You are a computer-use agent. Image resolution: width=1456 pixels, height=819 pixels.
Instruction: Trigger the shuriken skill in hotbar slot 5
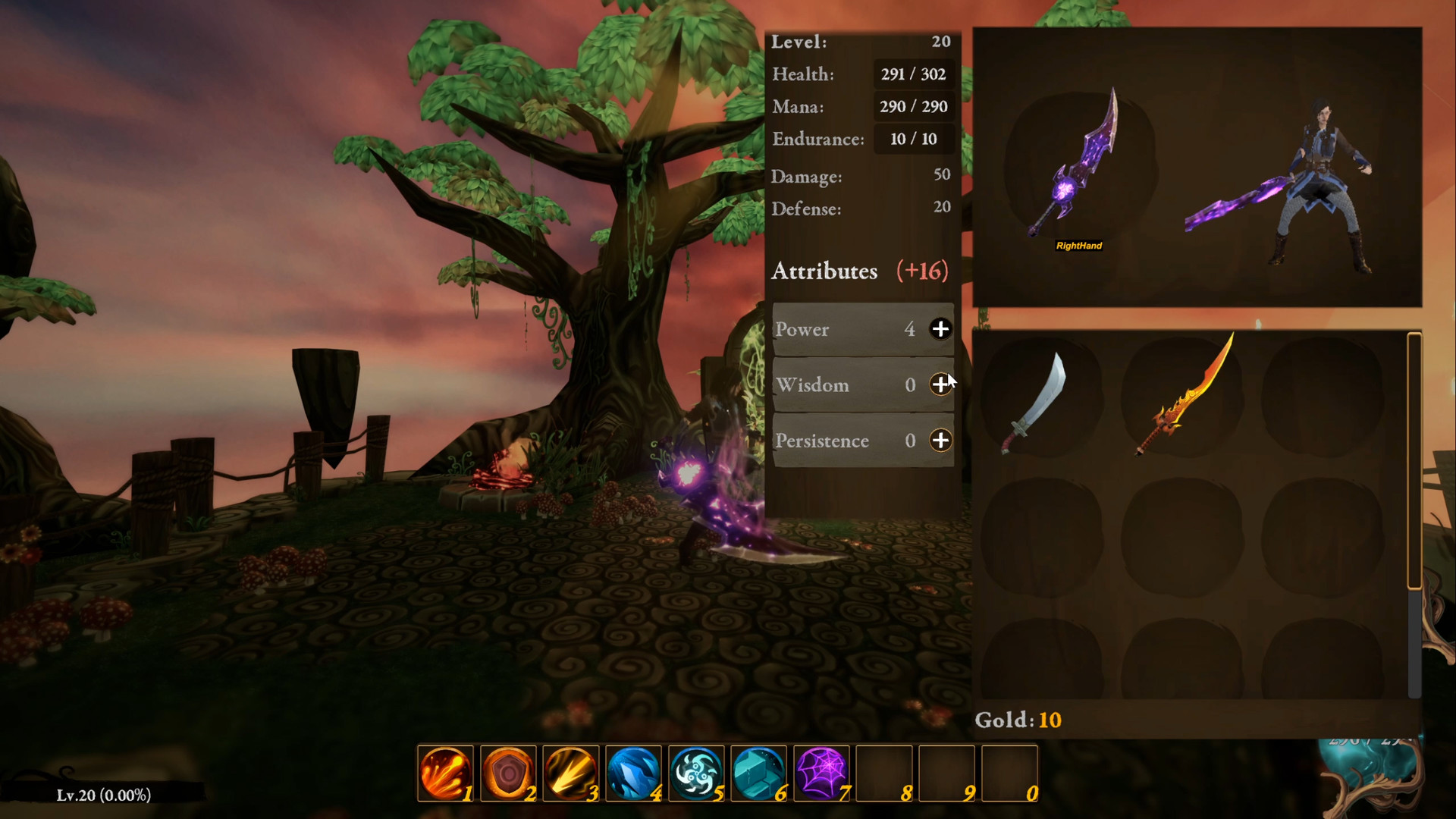697,773
